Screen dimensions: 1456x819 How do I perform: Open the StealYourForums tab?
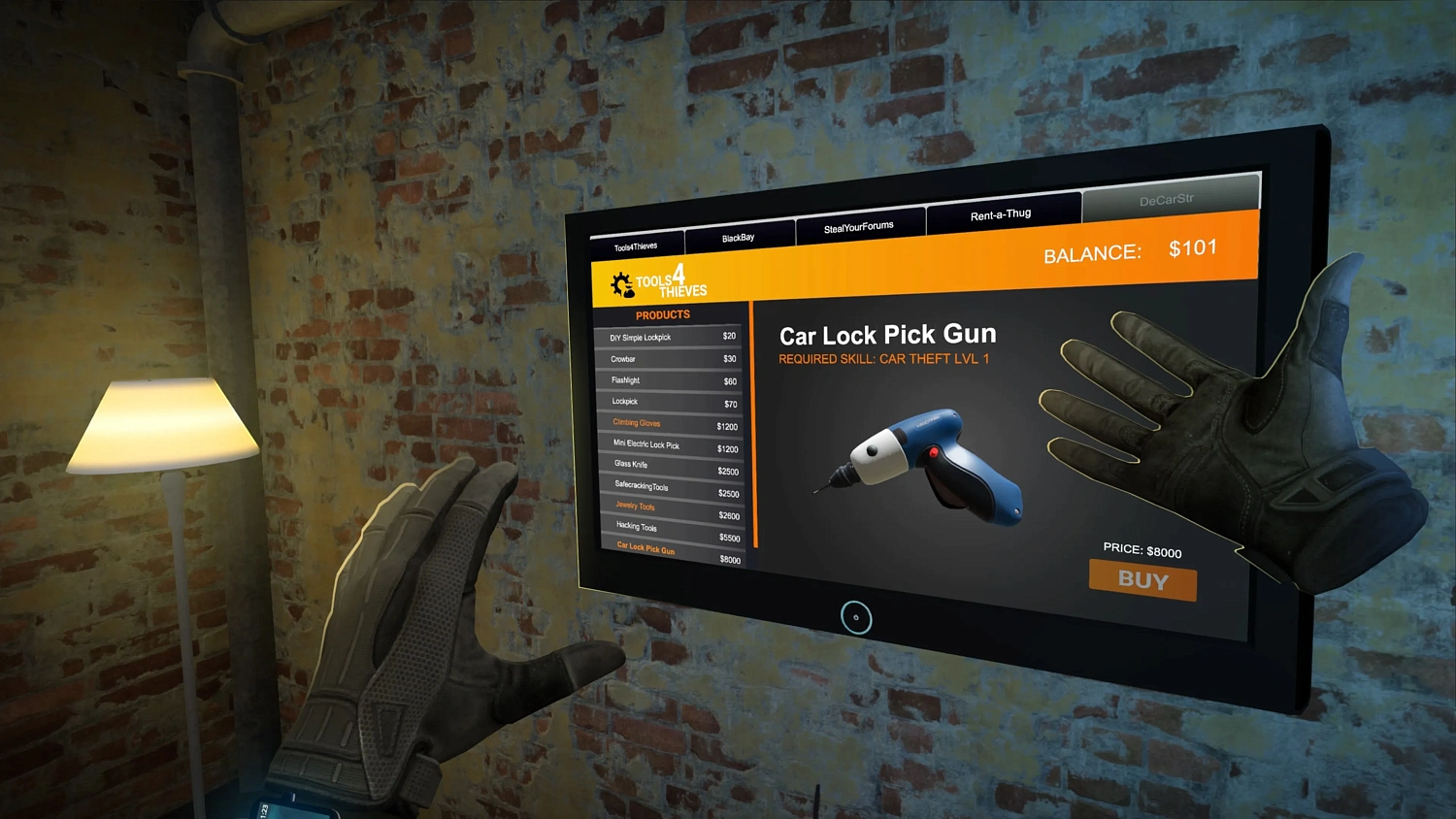(x=859, y=228)
